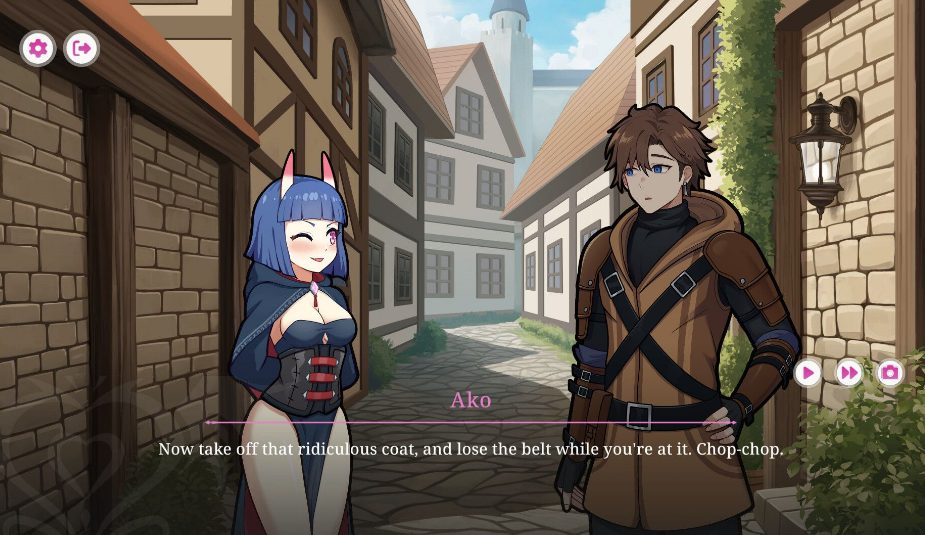Image resolution: width=925 pixels, height=535 pixels.
Task: Click the exit door icon button
Action: (x=82, y=47)
